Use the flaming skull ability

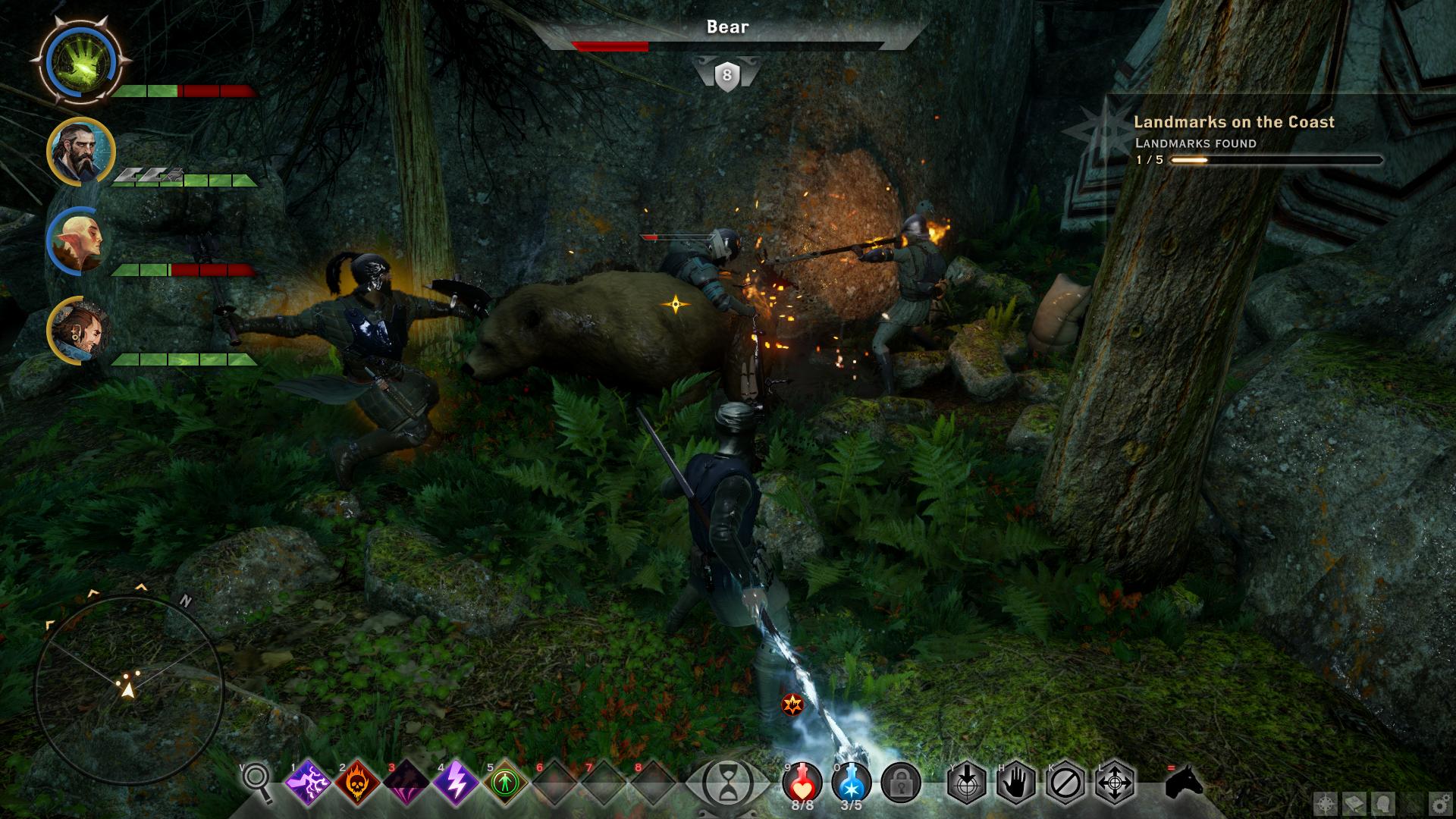(x=357, y=782)
